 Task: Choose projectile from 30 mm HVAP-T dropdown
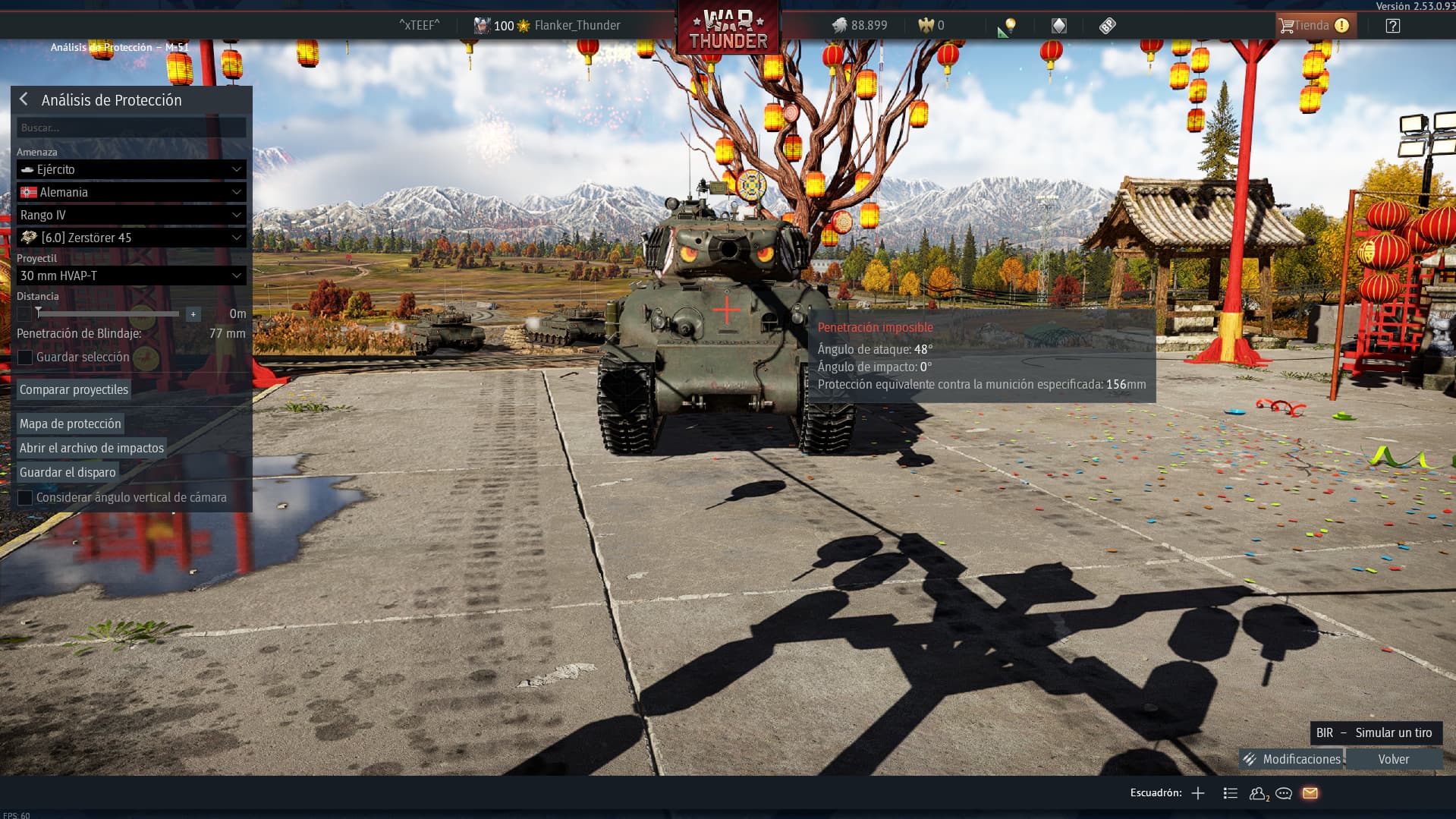click(x=131, y=276)
